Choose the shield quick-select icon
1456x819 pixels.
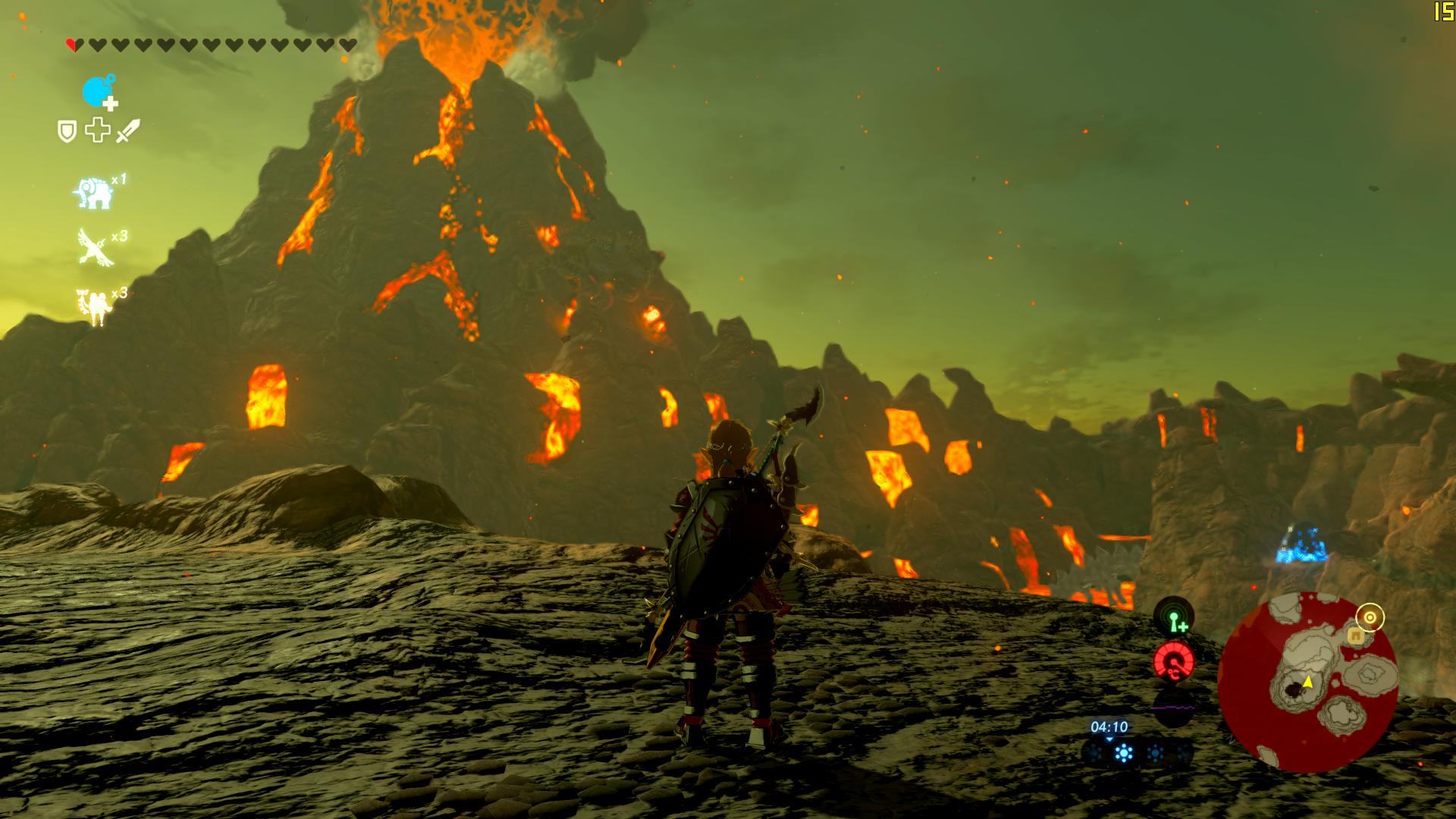(67, 132)
